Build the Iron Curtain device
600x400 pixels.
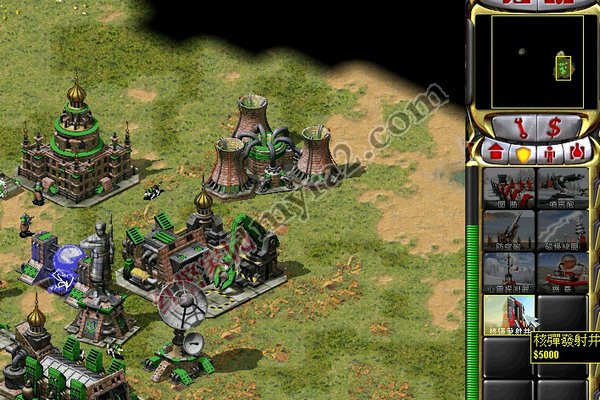(x=562, y=271)
